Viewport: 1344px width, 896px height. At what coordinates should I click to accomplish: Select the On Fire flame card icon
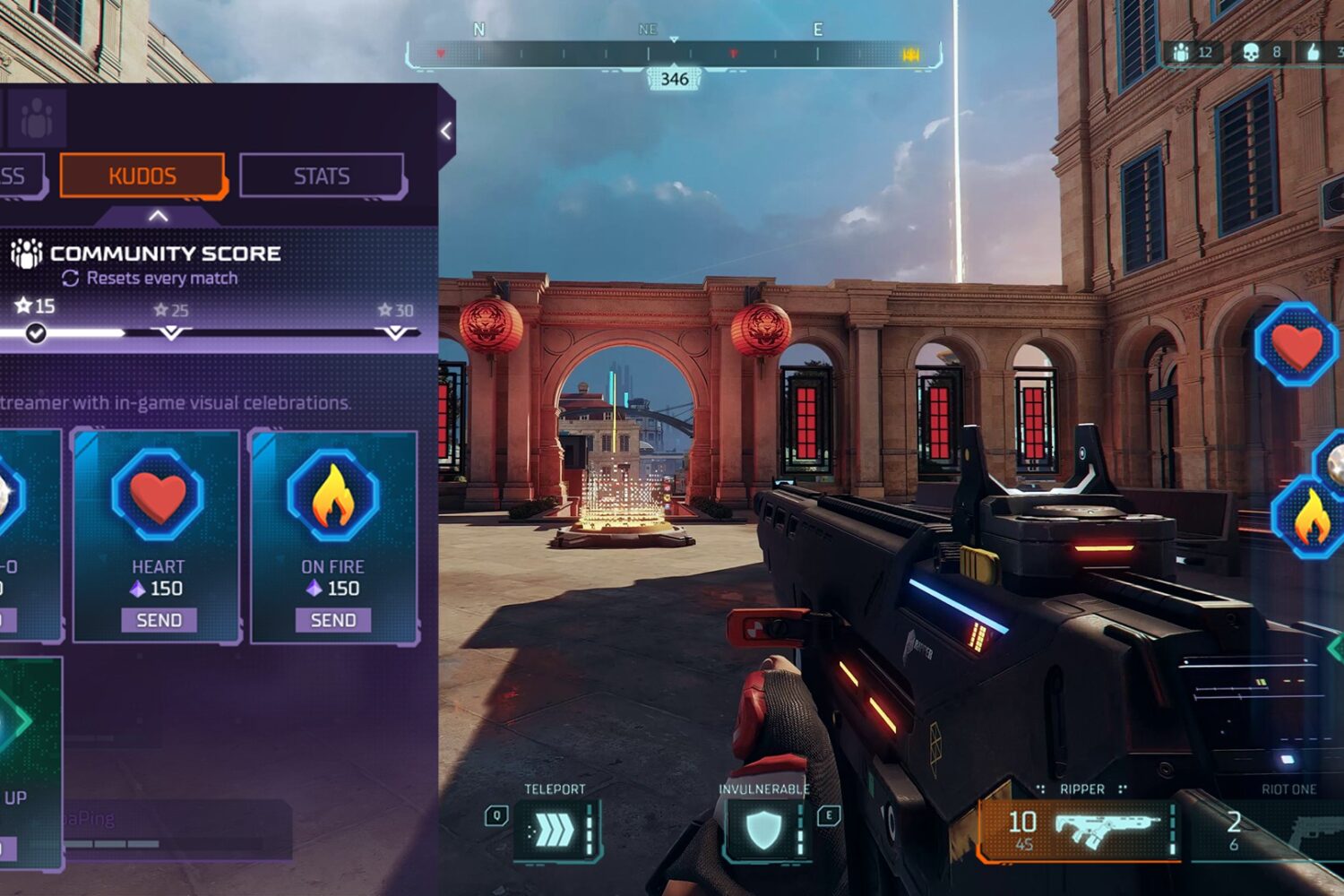[332, 495]
